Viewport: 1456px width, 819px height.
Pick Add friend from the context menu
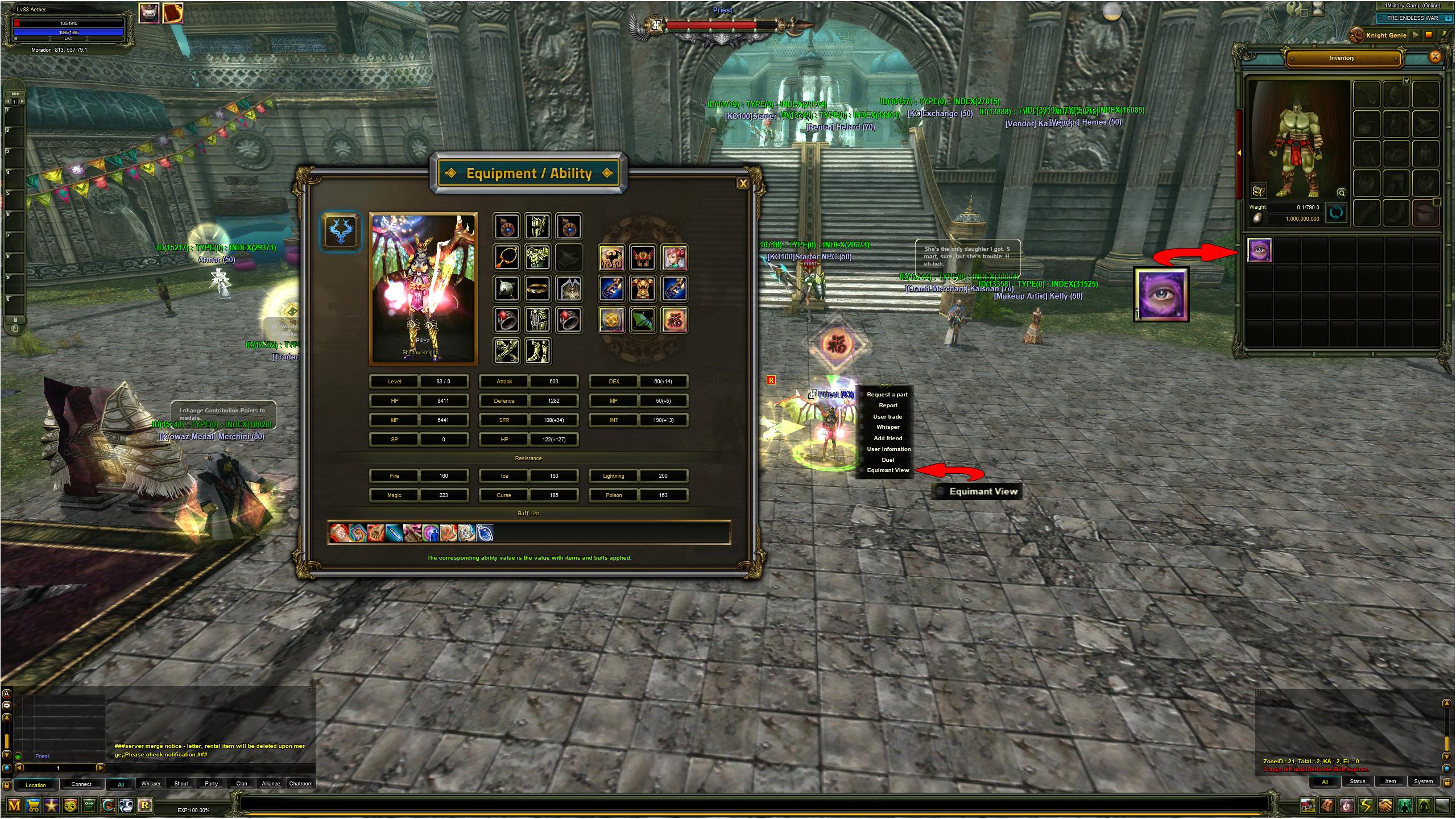pyautogui.click(x=888, y=439)
